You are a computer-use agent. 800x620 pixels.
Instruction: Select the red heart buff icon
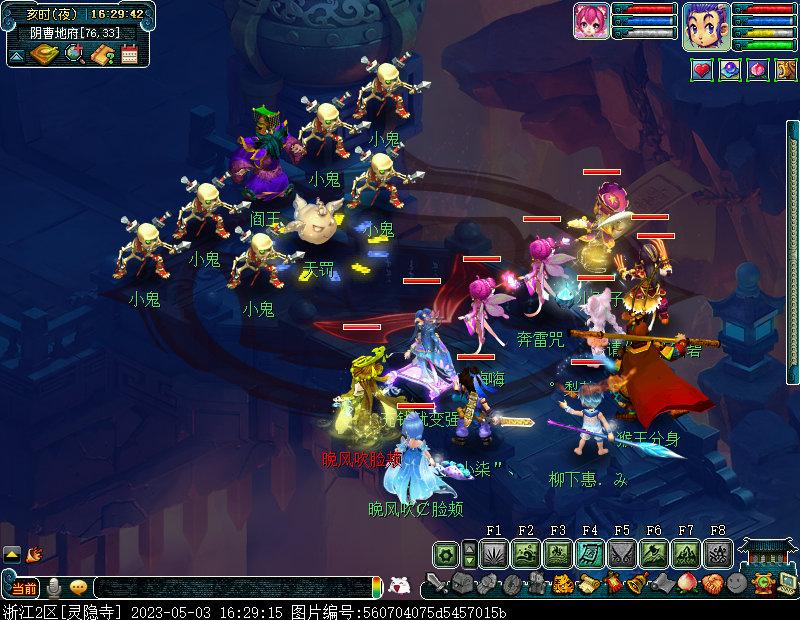pyautogui.click(x=702, y=70)
